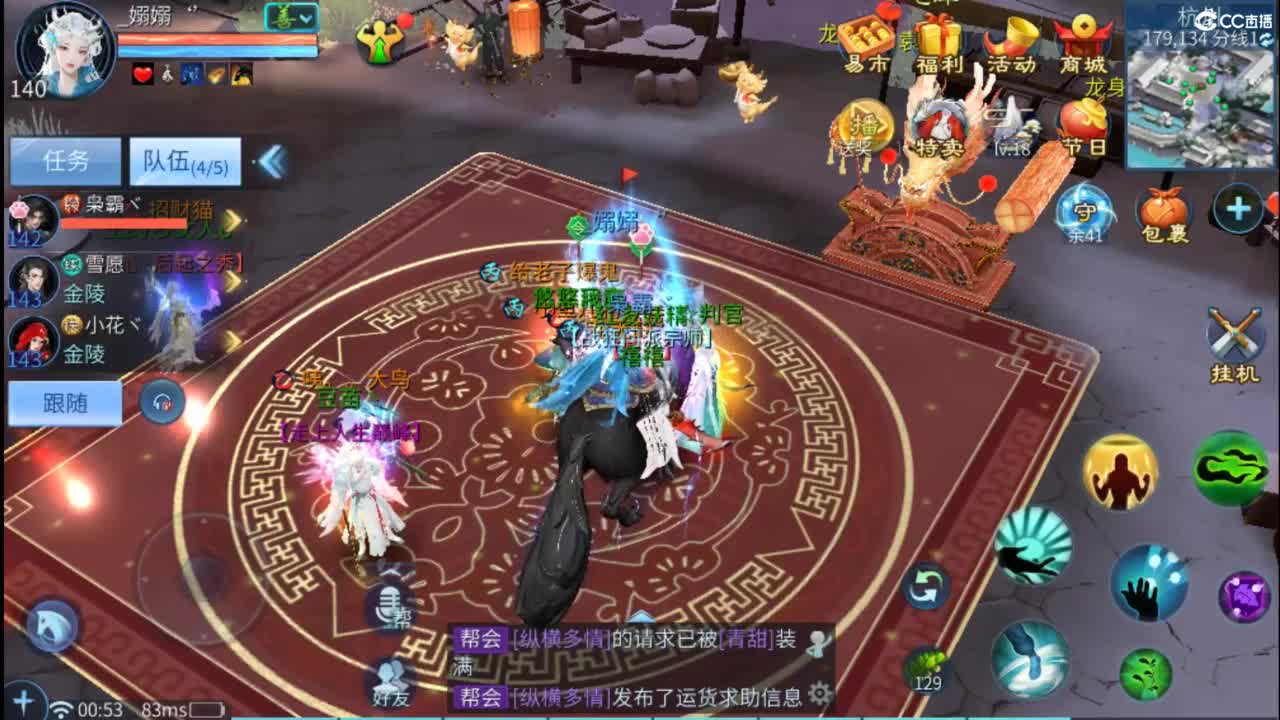Open the 善 alignment dropdown beside character name

[290, 15]
